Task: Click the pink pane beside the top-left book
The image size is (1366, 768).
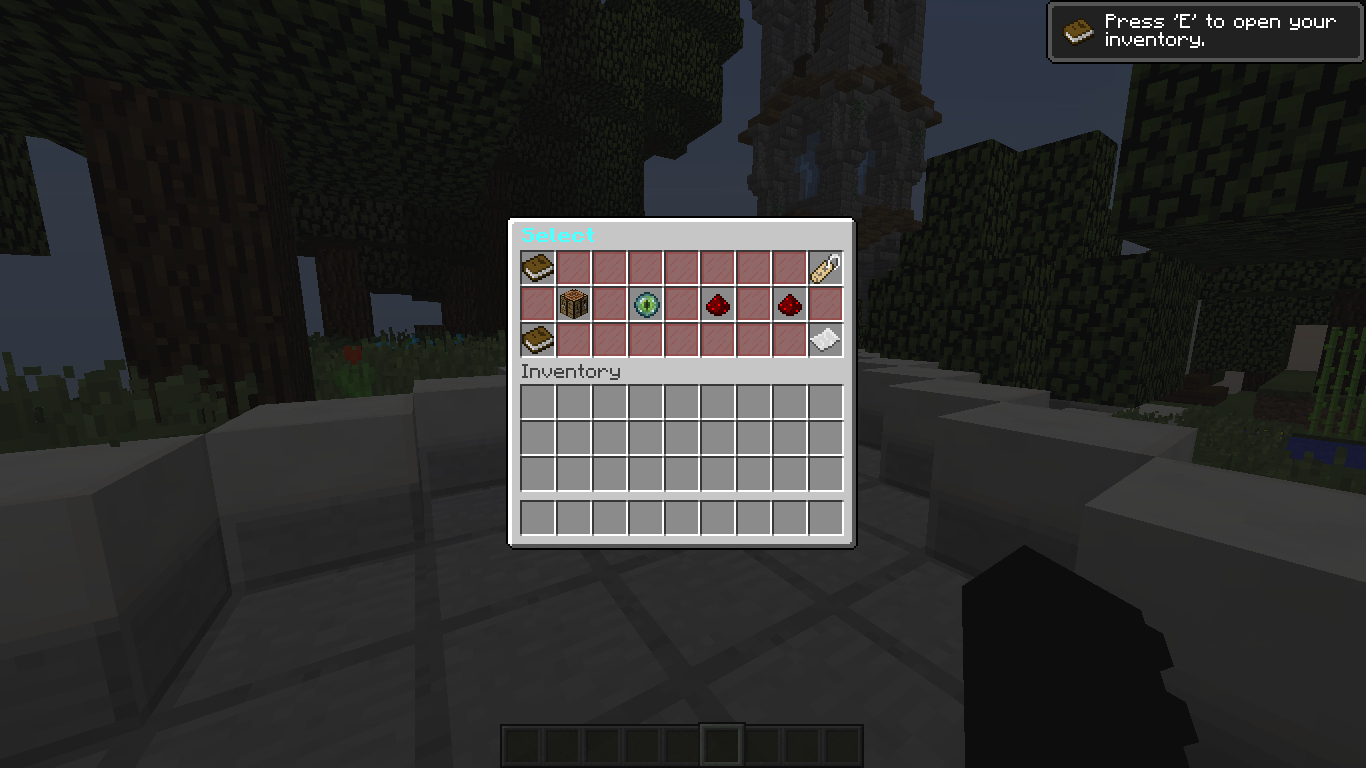Action: (573, 268)
